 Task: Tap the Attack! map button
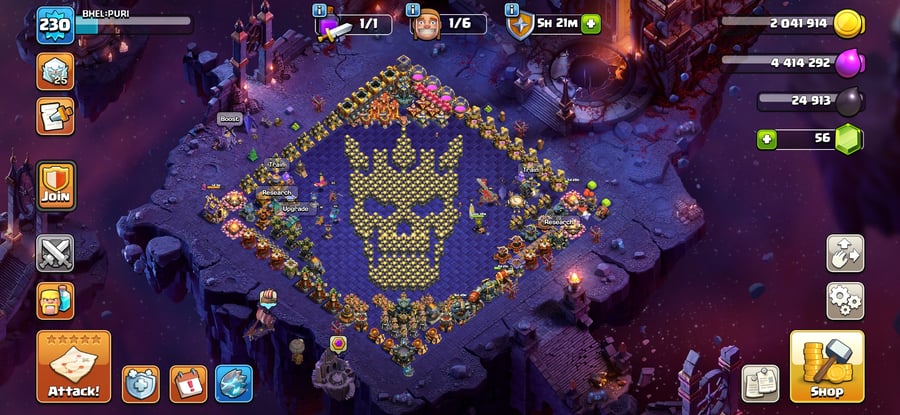coord(74,367)
